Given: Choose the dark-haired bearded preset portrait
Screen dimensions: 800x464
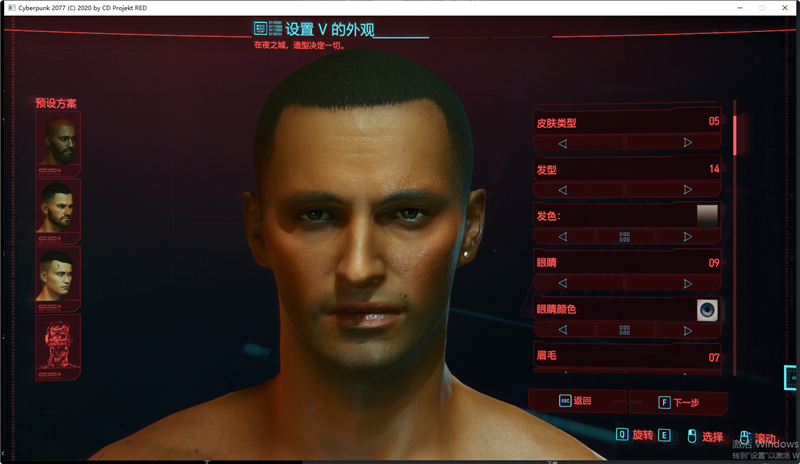Looking at the screenshot, I should click(x=58, y=209).
